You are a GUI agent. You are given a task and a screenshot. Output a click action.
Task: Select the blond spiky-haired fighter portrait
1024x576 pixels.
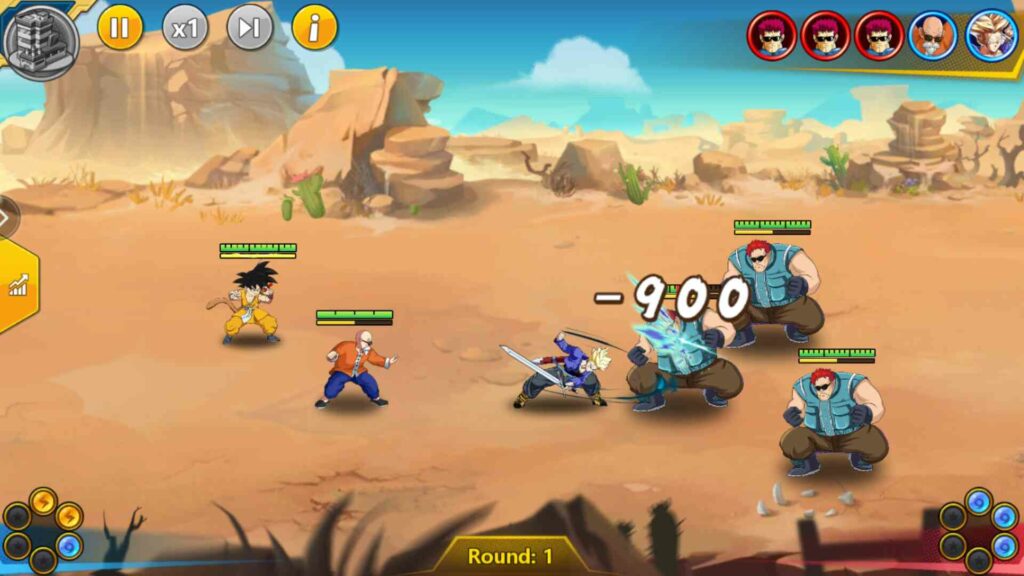tap(991, 36)
